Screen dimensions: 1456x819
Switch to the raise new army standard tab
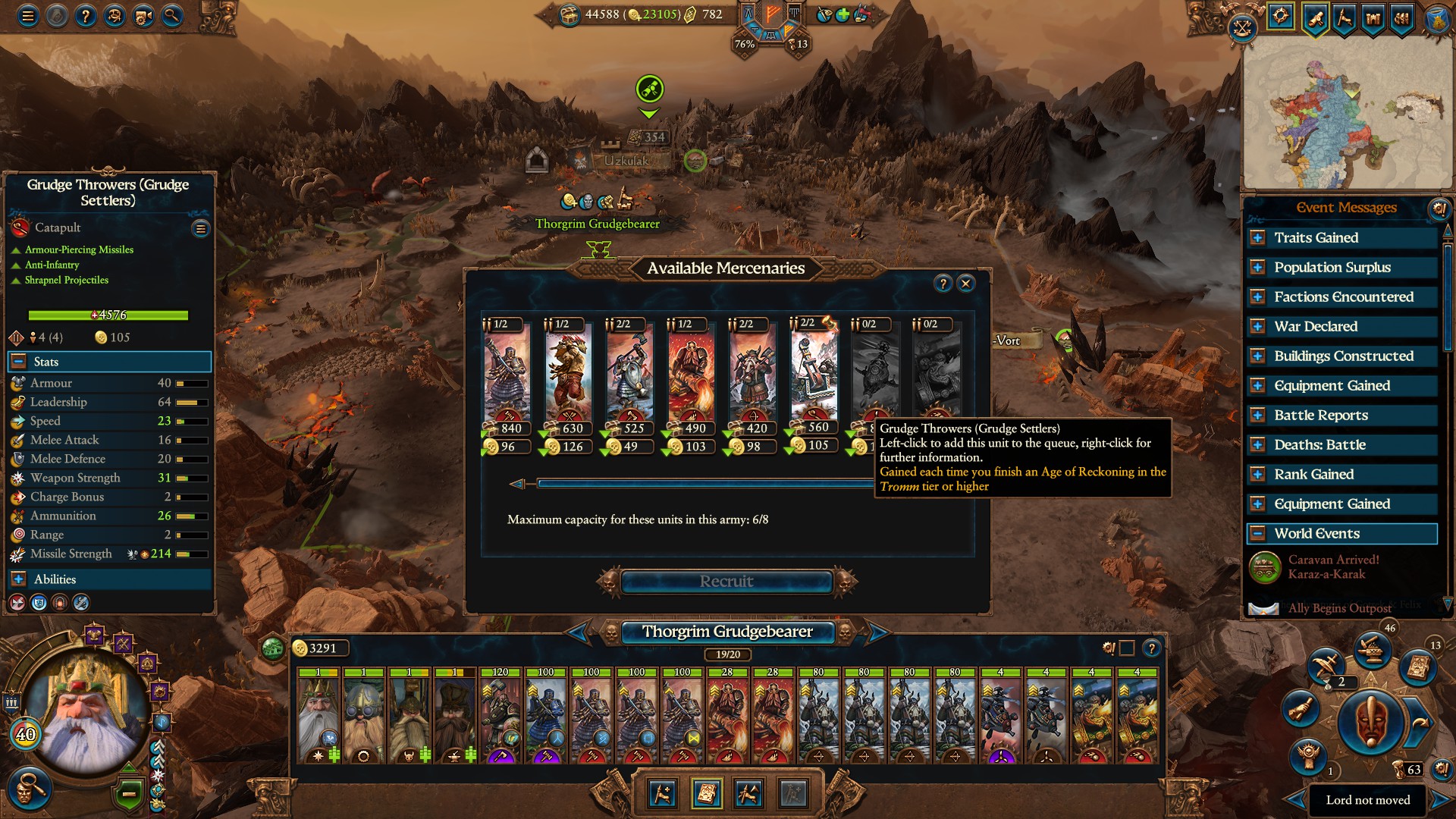point(662,794)
